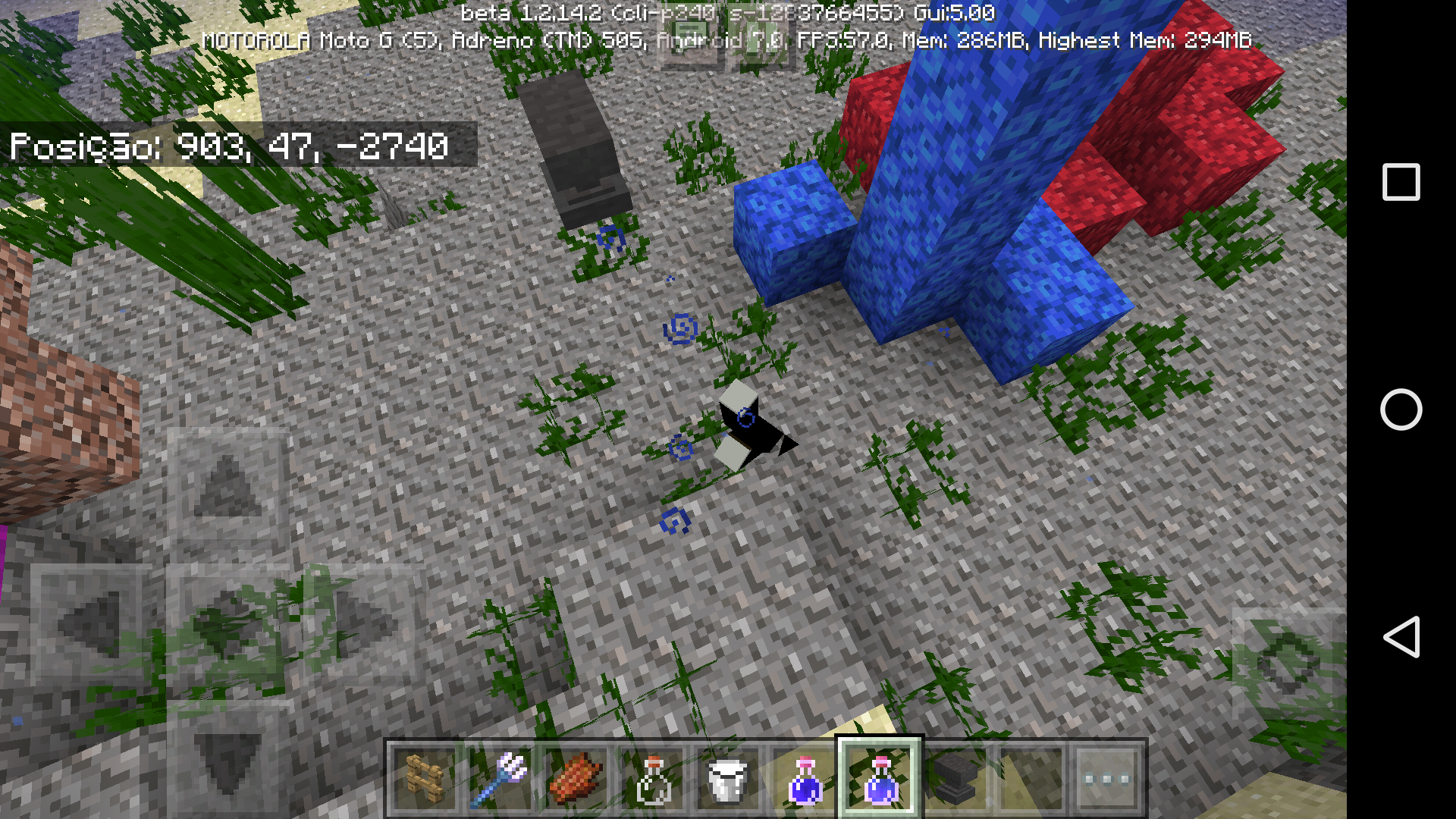Tap the Android home circle button
The height and width of the screenshot is (819, 1456).
coord(1401,409)
